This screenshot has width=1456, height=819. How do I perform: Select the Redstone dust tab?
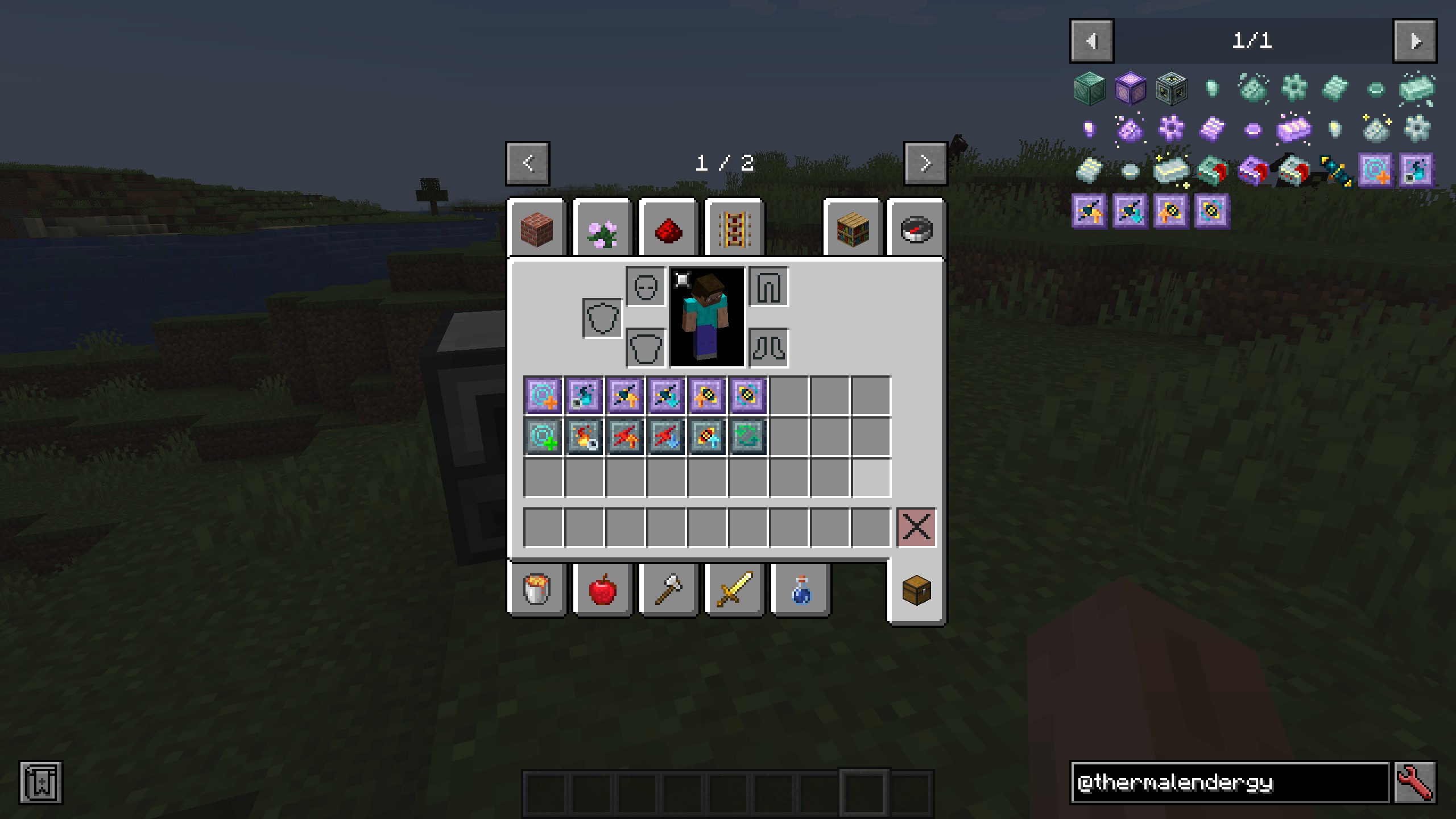(669, 229)
